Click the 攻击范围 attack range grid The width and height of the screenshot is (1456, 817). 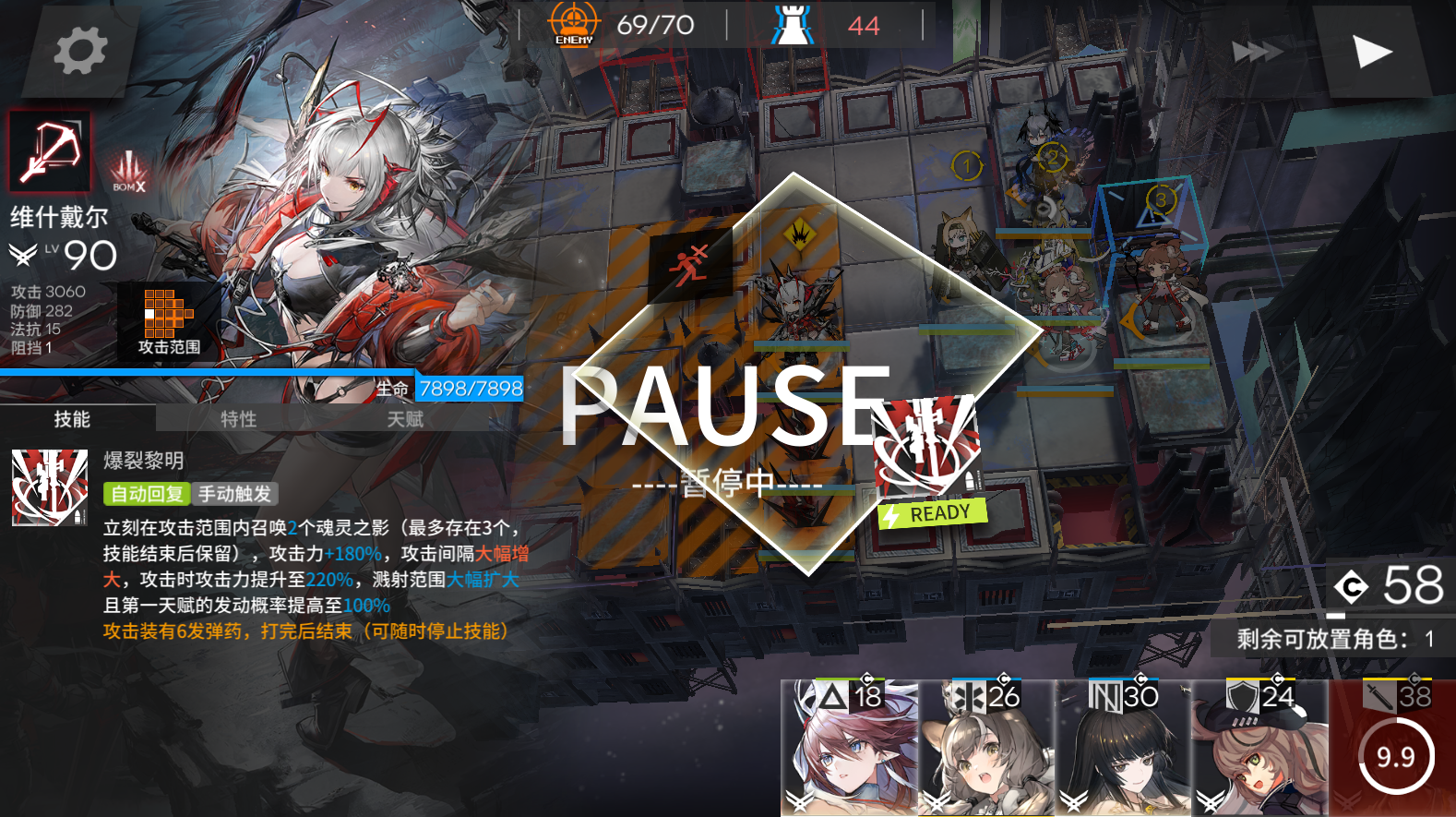pyautogui.click(x=166, y=314)
